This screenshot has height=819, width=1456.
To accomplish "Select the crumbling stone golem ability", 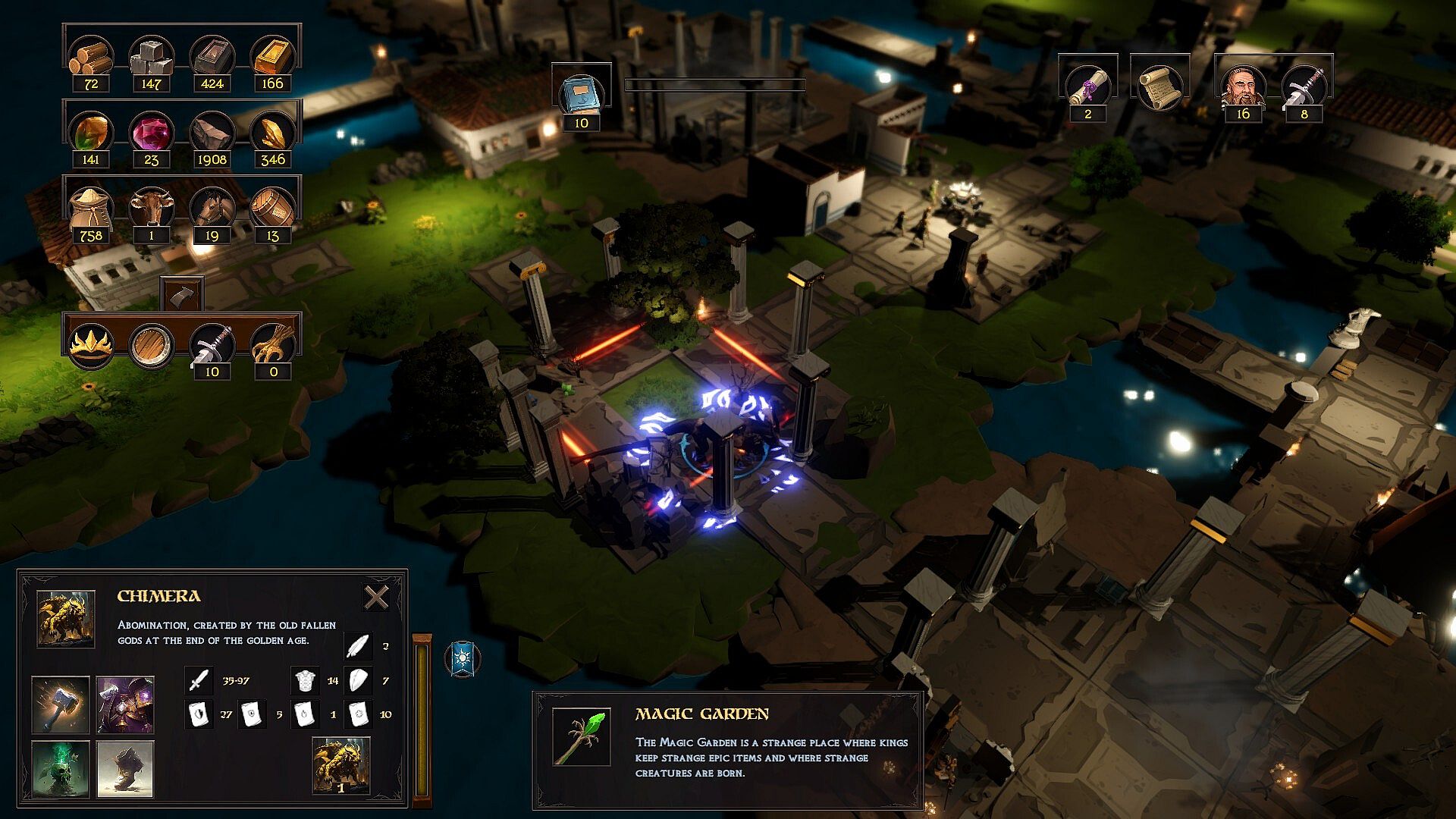I will click(x=125, y=769).
